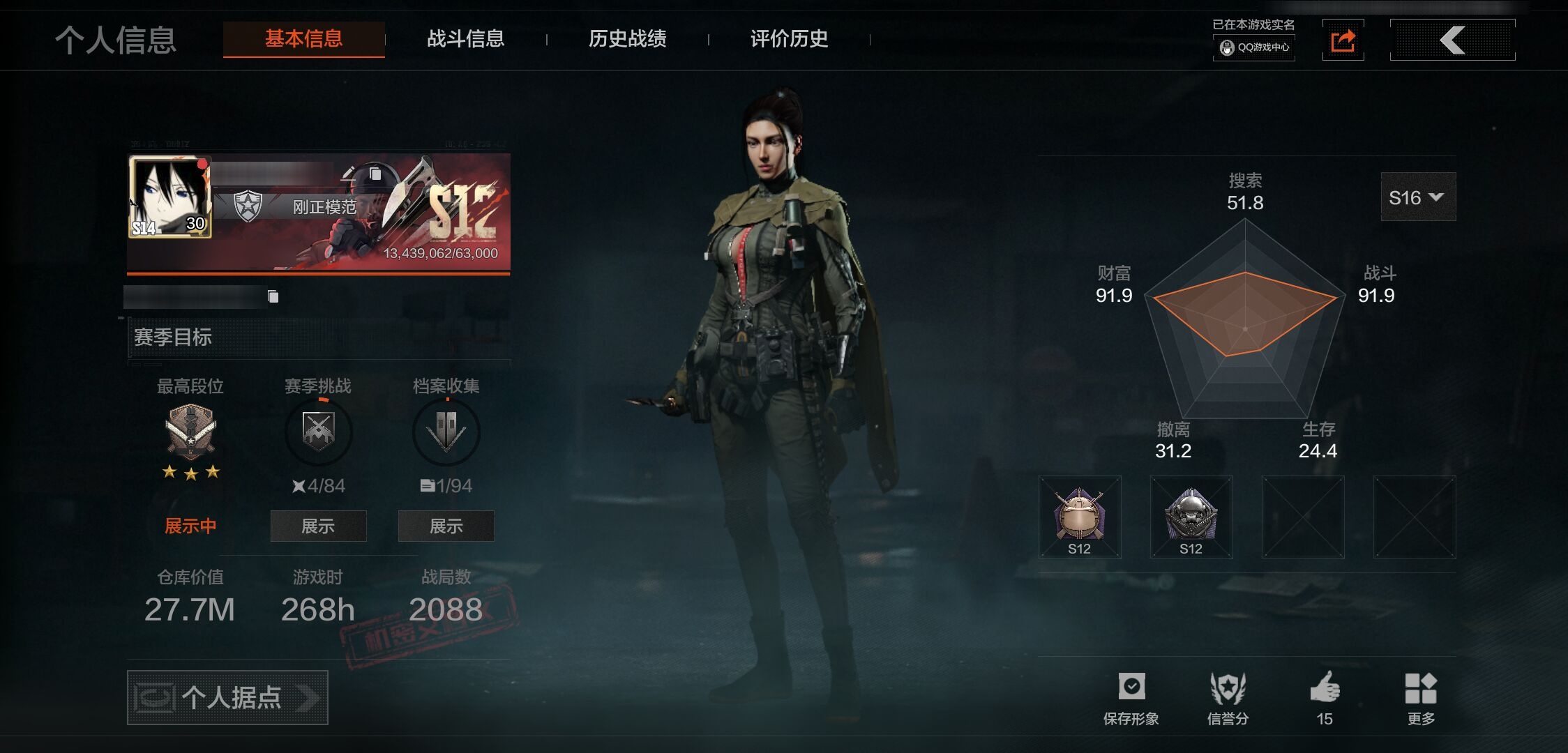
Task: Click the player avatar portrait
Action: pos(169,197)
